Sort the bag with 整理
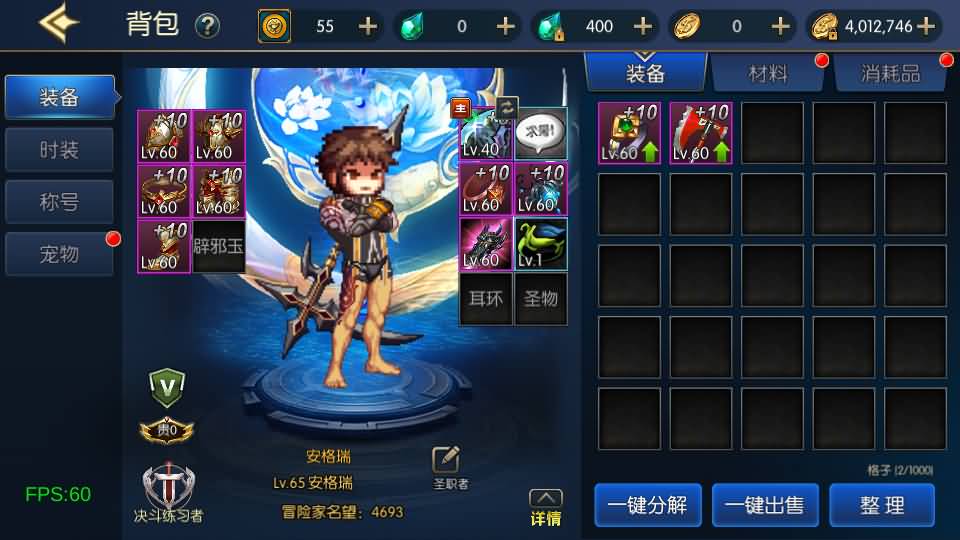Image resolution: width=960 pixels, height=540 pixels. point(882,505)
